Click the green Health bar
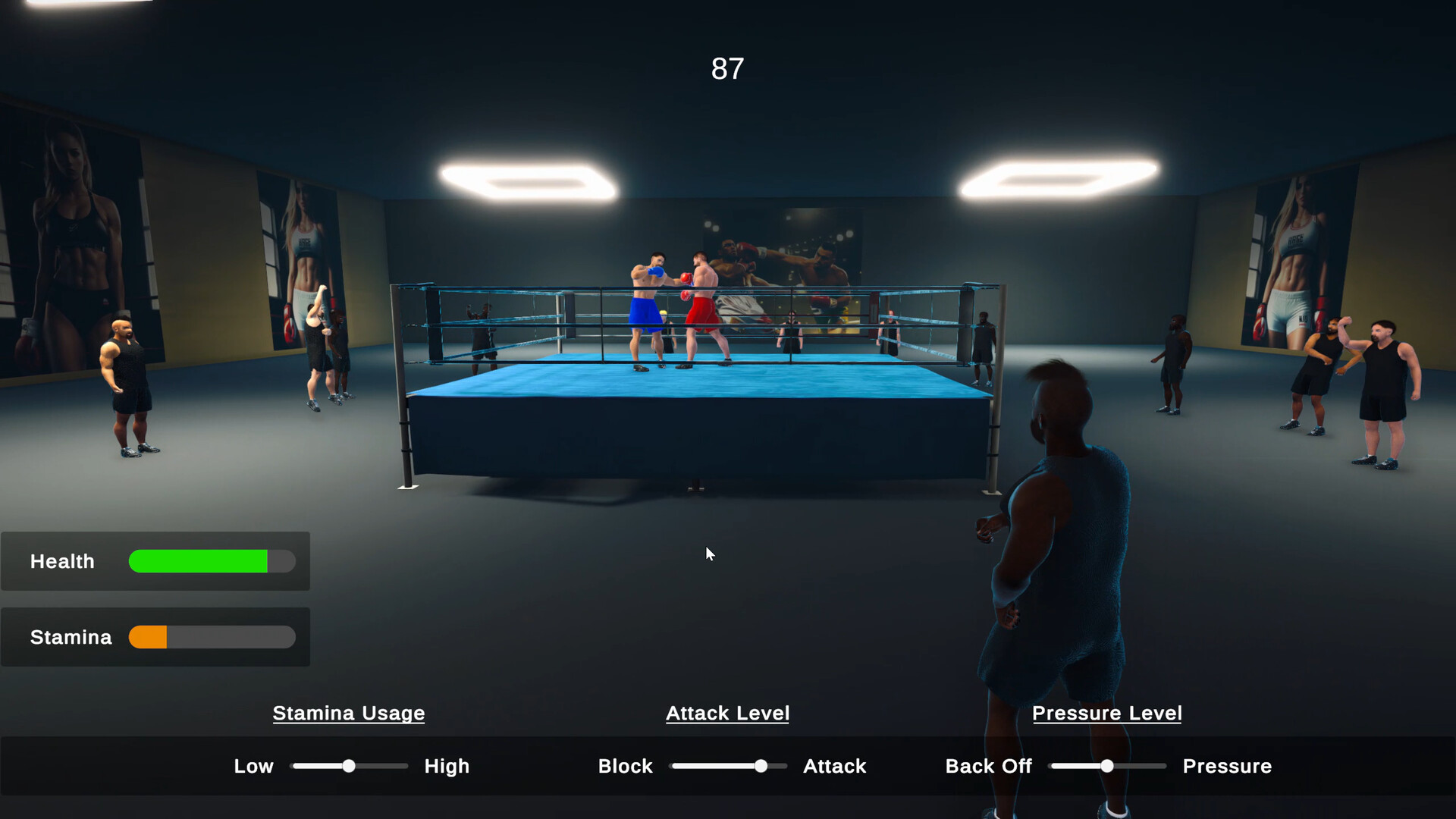Viewport: 1456px width, 819px height. (197, 561)
